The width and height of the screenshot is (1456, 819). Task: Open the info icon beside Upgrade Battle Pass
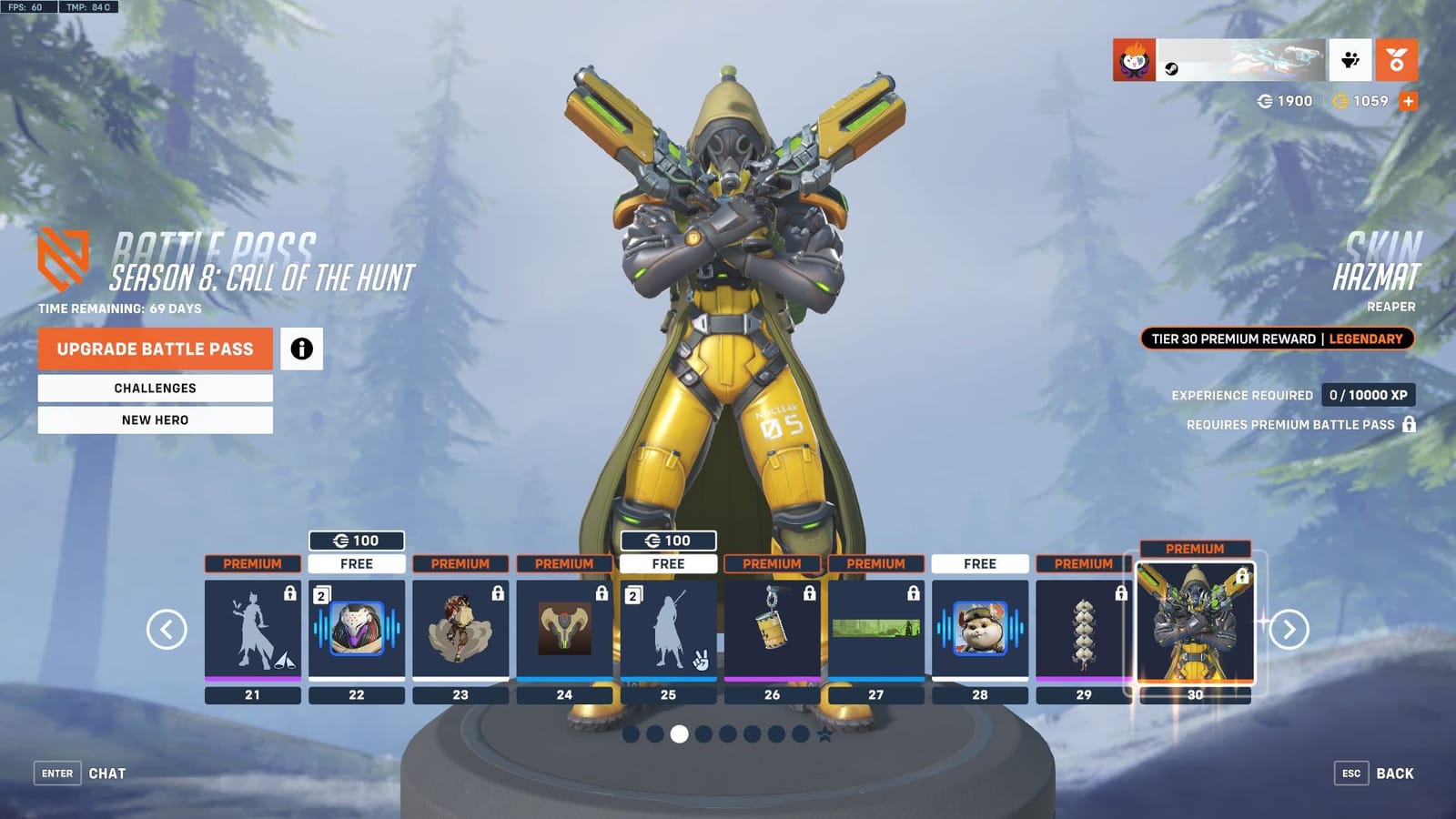[x=303, y=349]
